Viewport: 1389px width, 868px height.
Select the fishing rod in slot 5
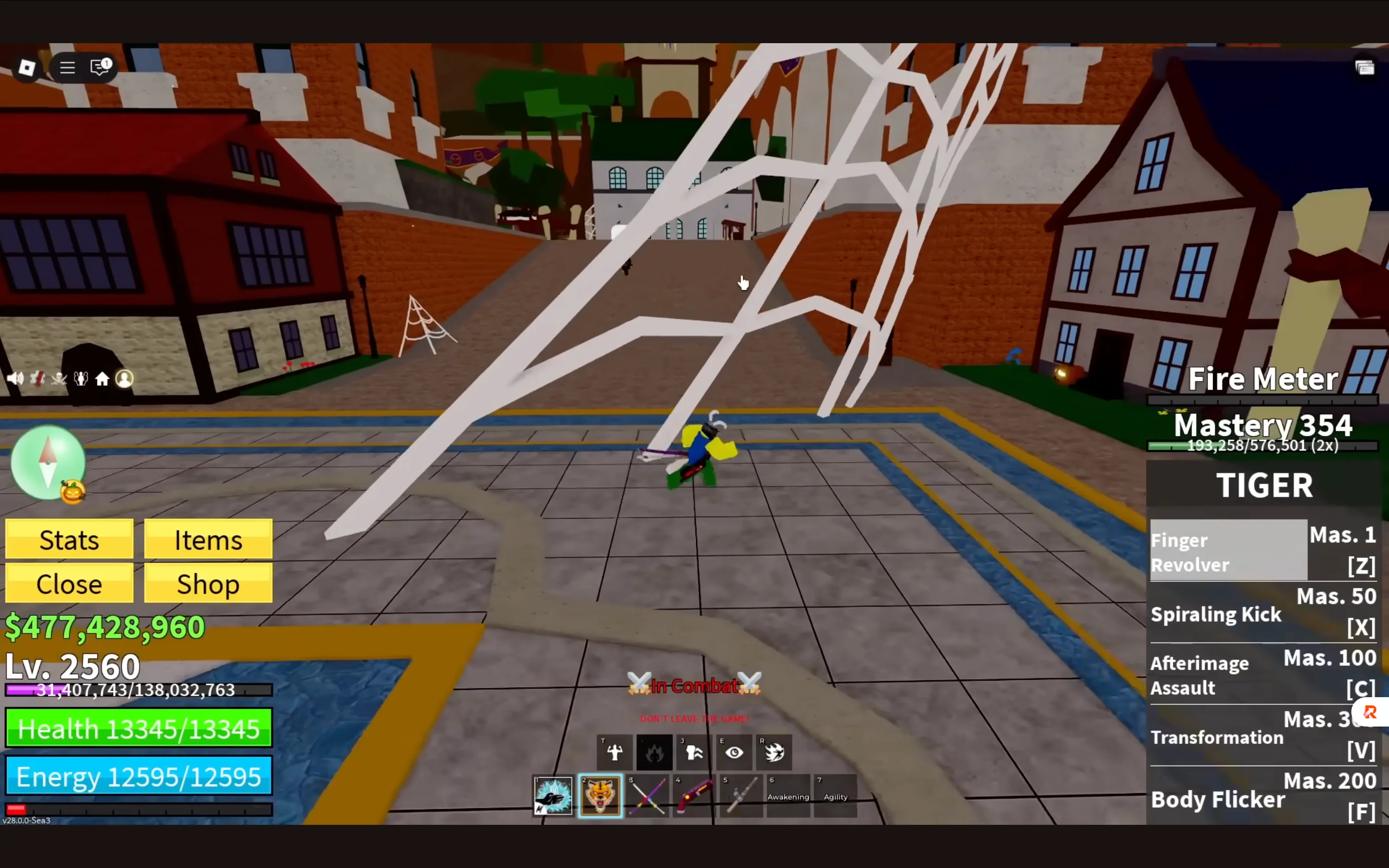point(741,796)
